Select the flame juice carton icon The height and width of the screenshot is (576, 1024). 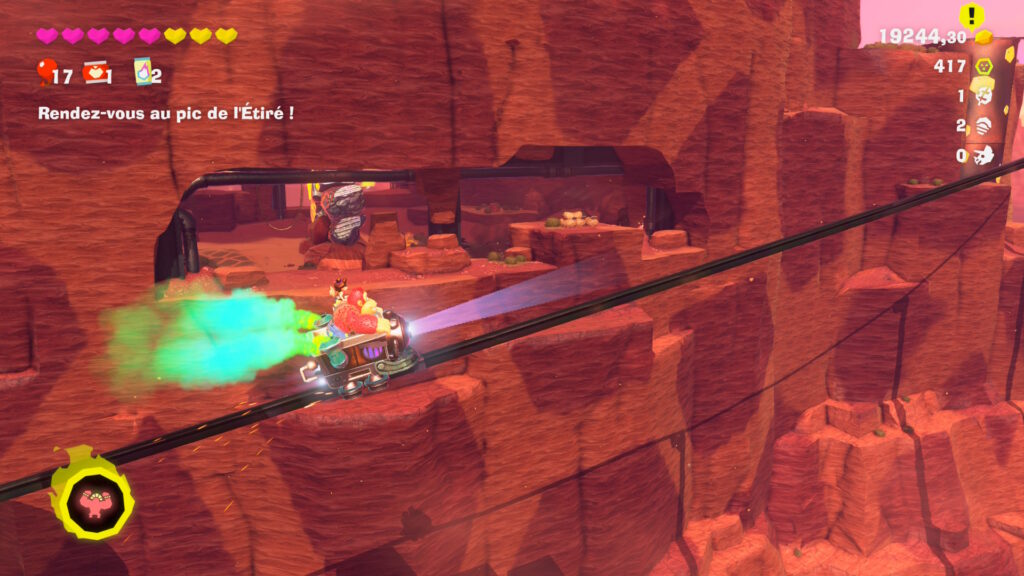click(x=141, y=72)
